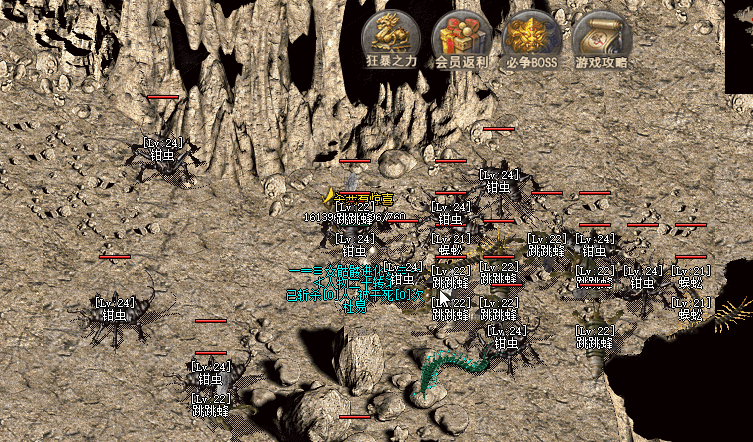Open the 游戏攻略 scroll guide icon
This screenshot has width=753, height=442.
tap(602, 36)
